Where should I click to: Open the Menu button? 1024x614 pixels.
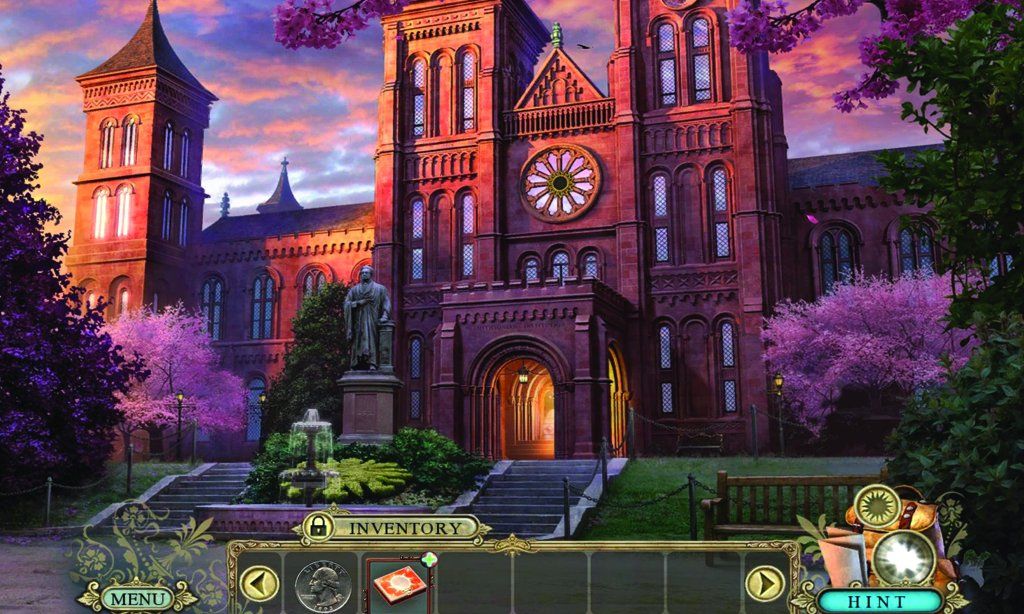point(137,598)
